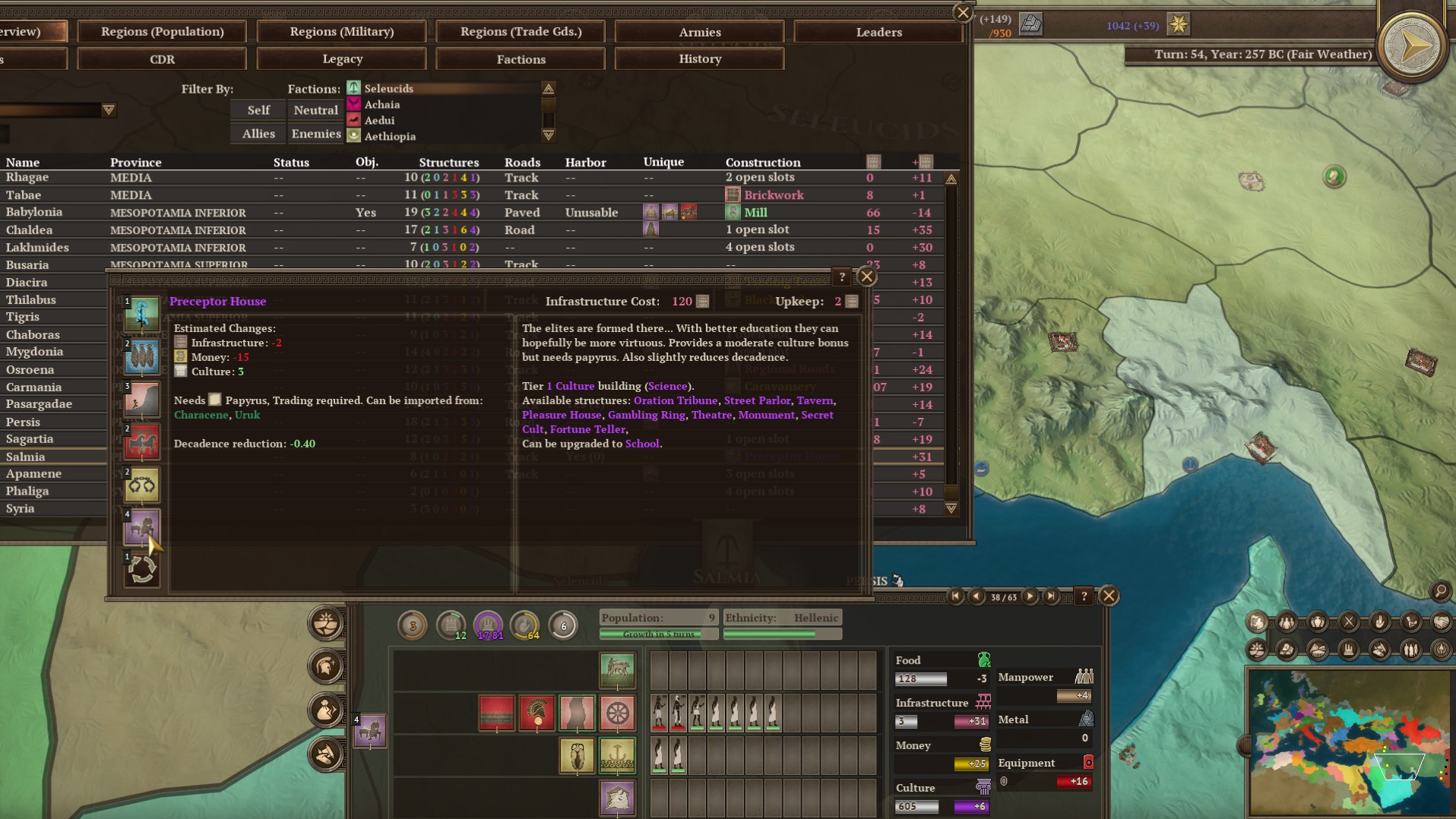Filter regions by Enemies
The width and height of the screenshot is (1456, 819).
pyautogui.click(x=315, y=134)
